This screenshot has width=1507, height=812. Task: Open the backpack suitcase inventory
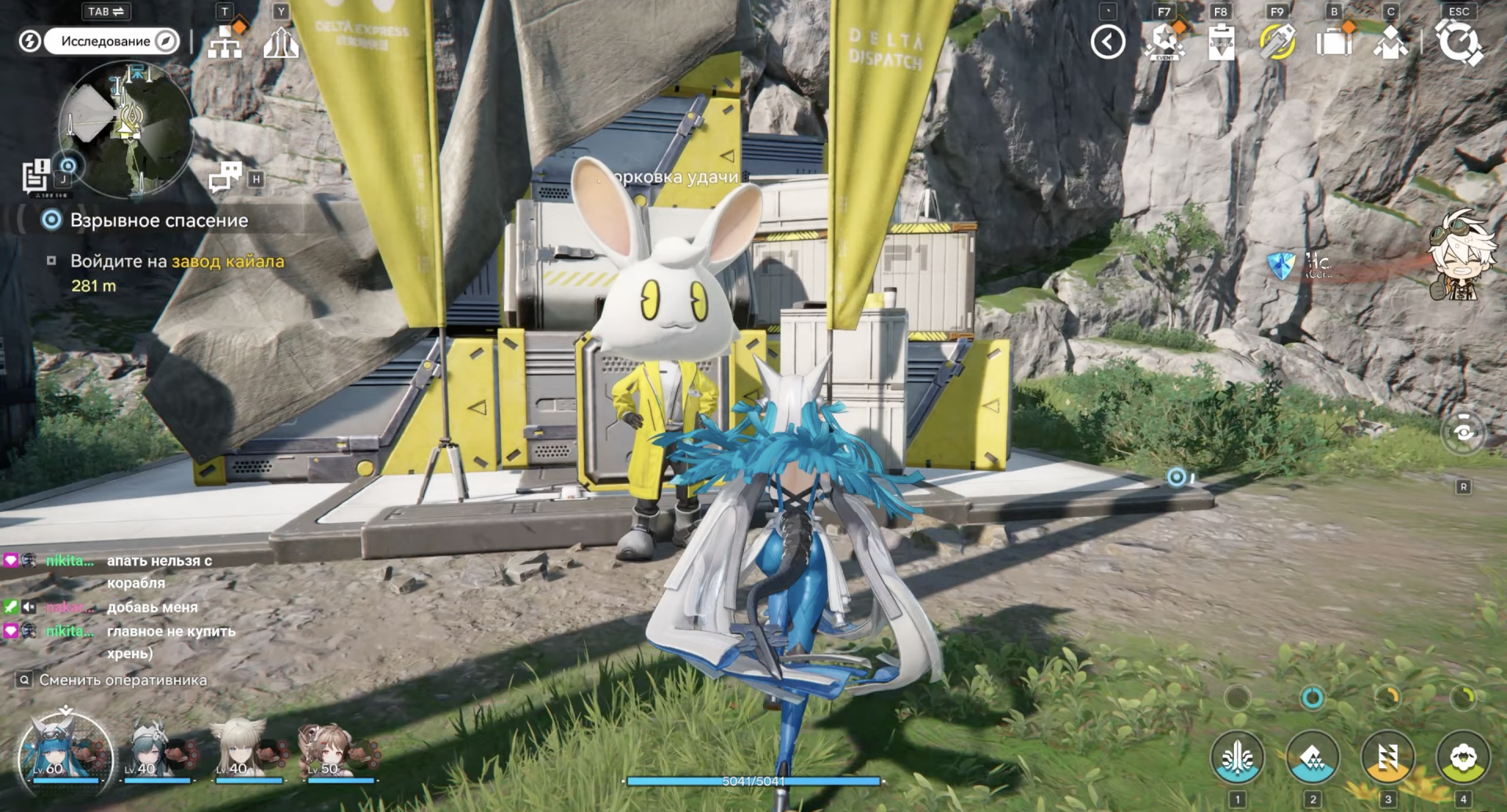1334,42
